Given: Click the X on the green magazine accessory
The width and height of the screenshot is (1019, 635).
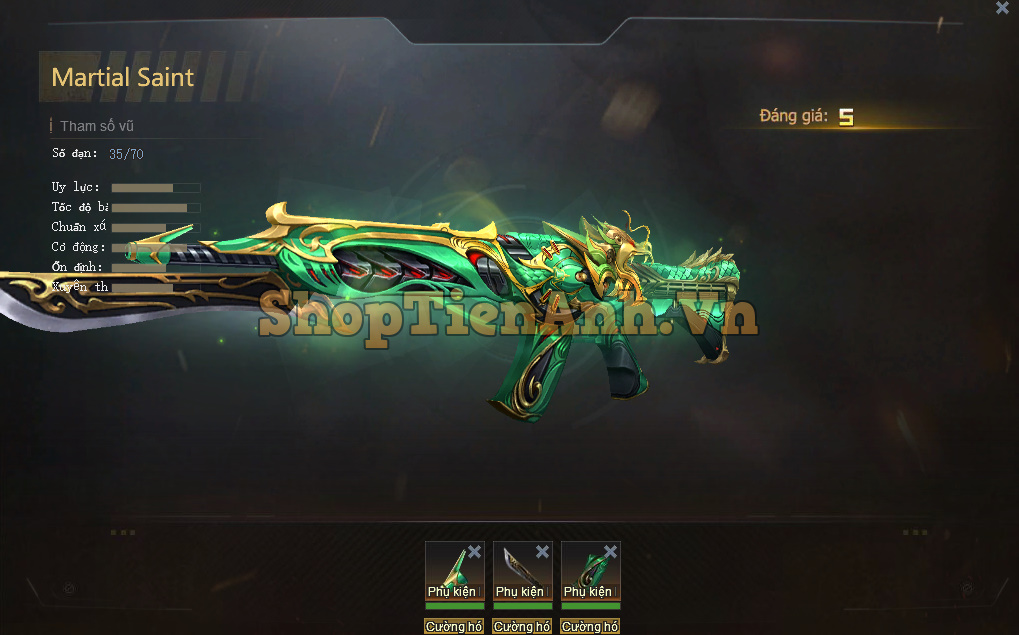Looking at the screenshot, I should click(x=610, y=552).
